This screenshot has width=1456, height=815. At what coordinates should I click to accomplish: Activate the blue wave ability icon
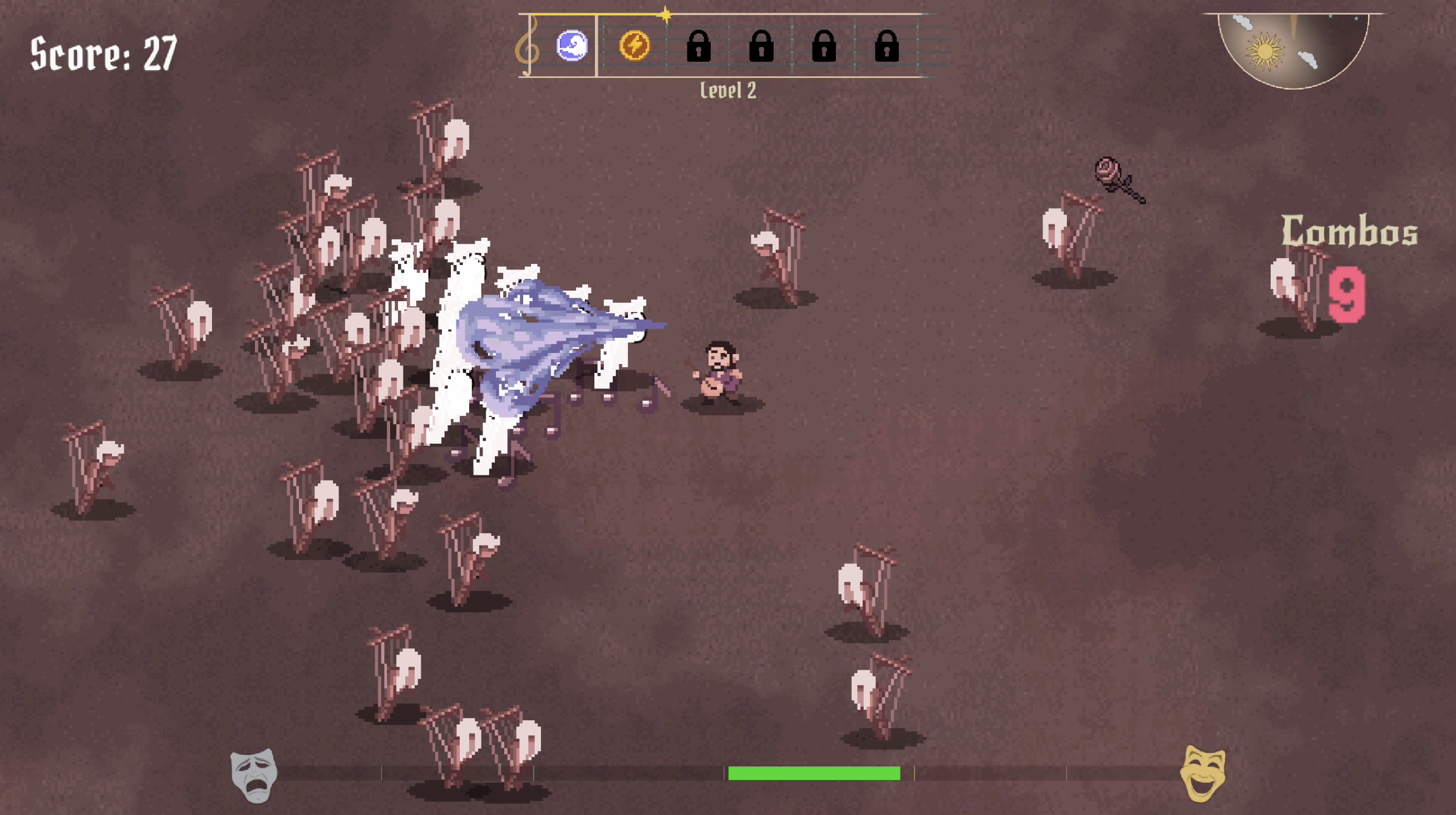pos(572,45)
